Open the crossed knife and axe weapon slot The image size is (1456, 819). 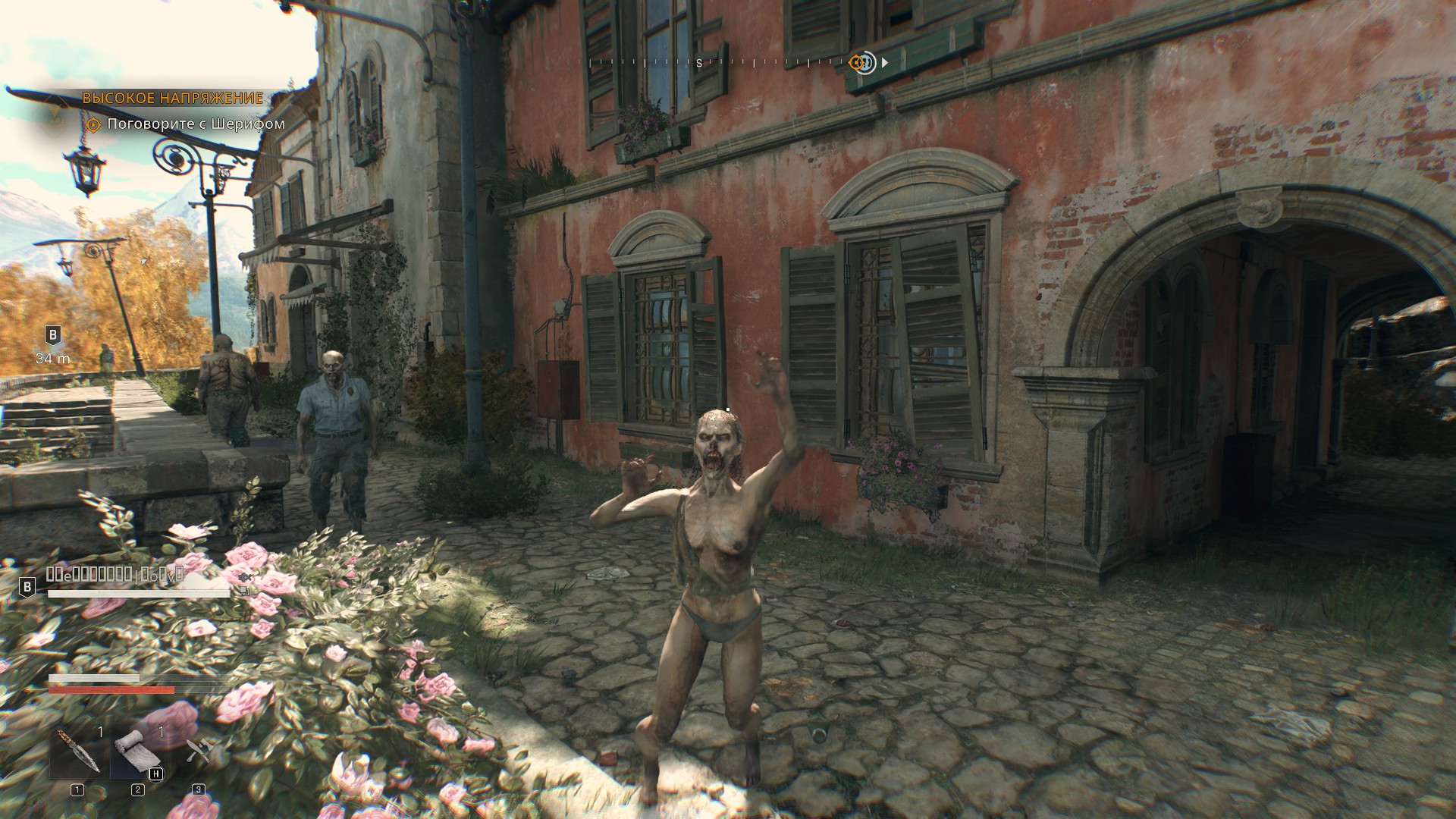(x=199, y=752)
